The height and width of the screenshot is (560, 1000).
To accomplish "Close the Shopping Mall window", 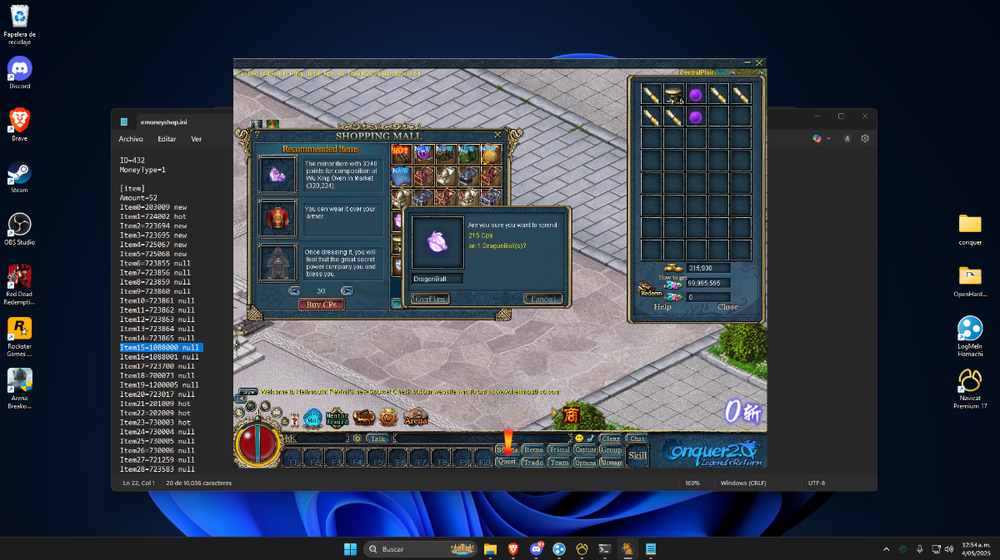I will (x=497, y=135).
